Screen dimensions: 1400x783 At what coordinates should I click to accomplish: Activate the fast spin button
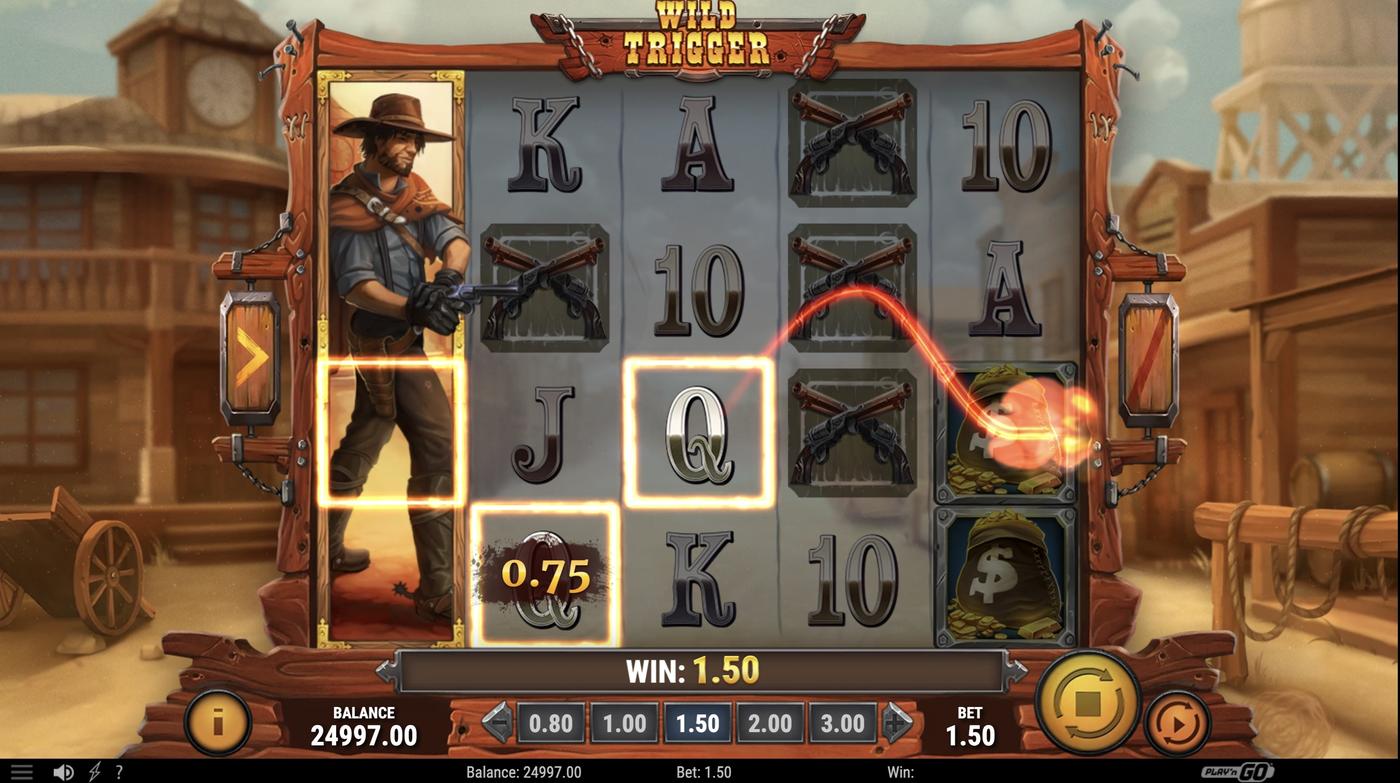[x=1180, y=722]
